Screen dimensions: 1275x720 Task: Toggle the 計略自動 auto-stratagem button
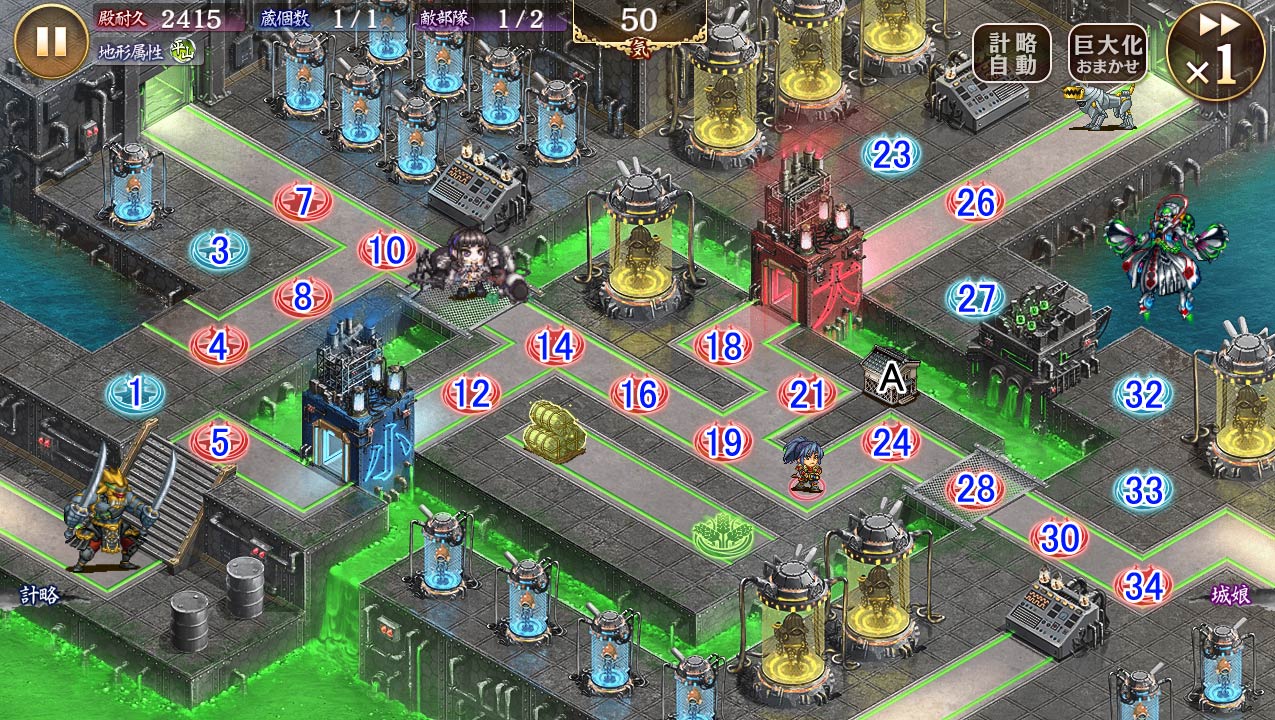click(1012, 54)
